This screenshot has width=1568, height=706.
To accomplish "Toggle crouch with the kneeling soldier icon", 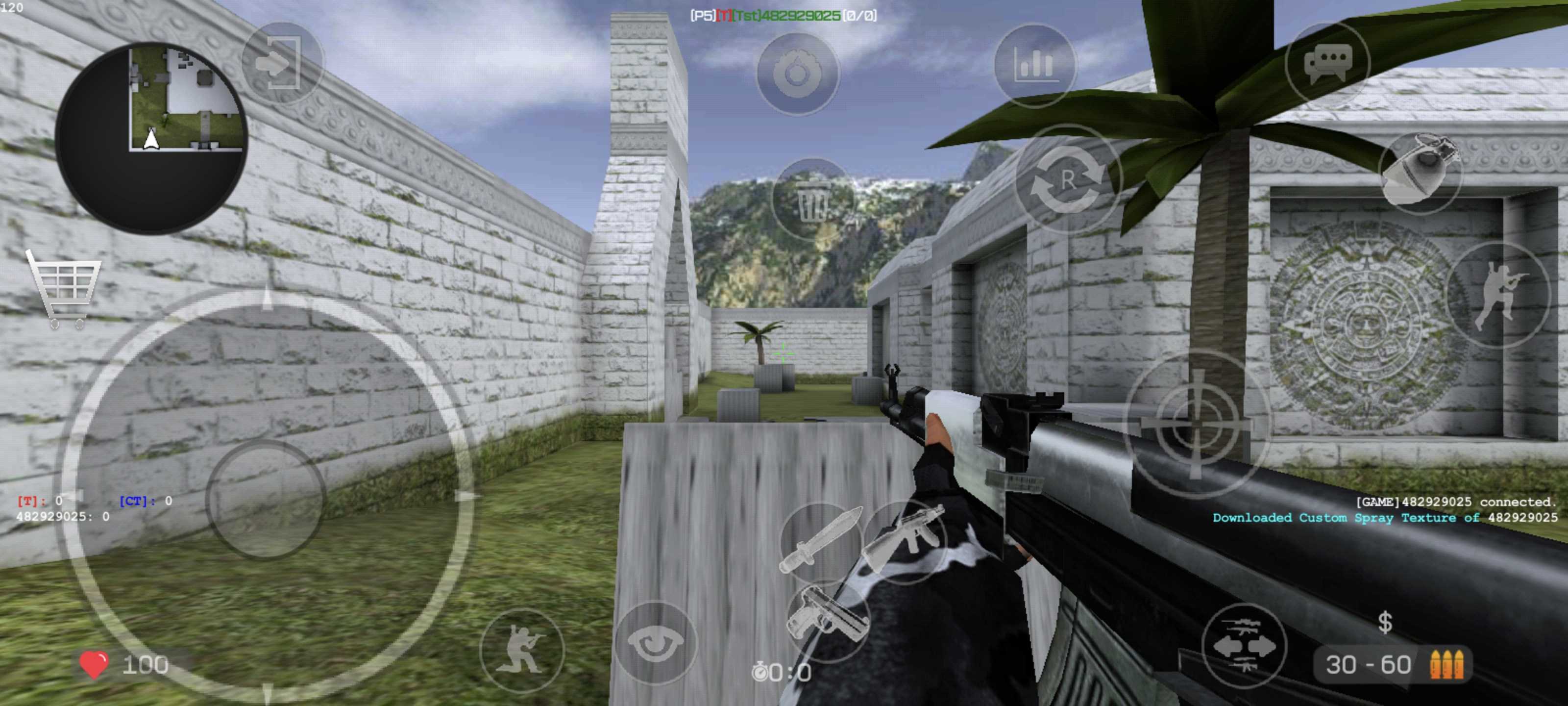I will (522, 649).
